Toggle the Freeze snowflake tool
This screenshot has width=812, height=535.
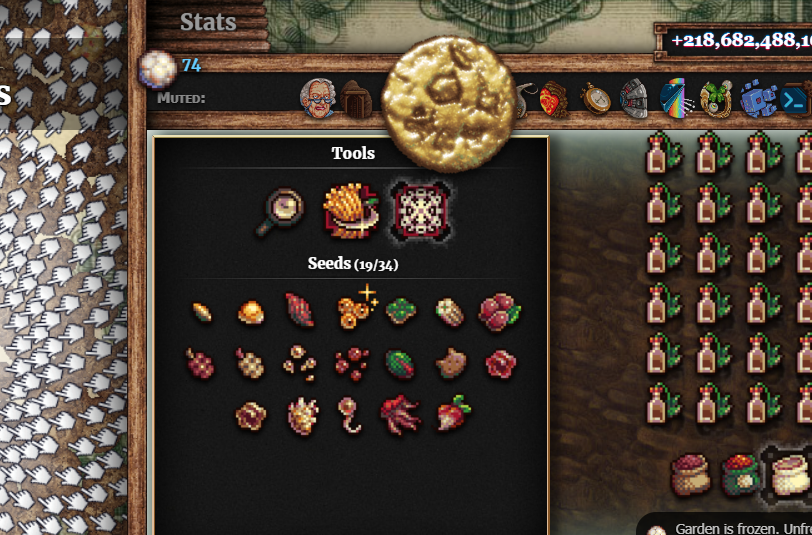click(419, 211)
